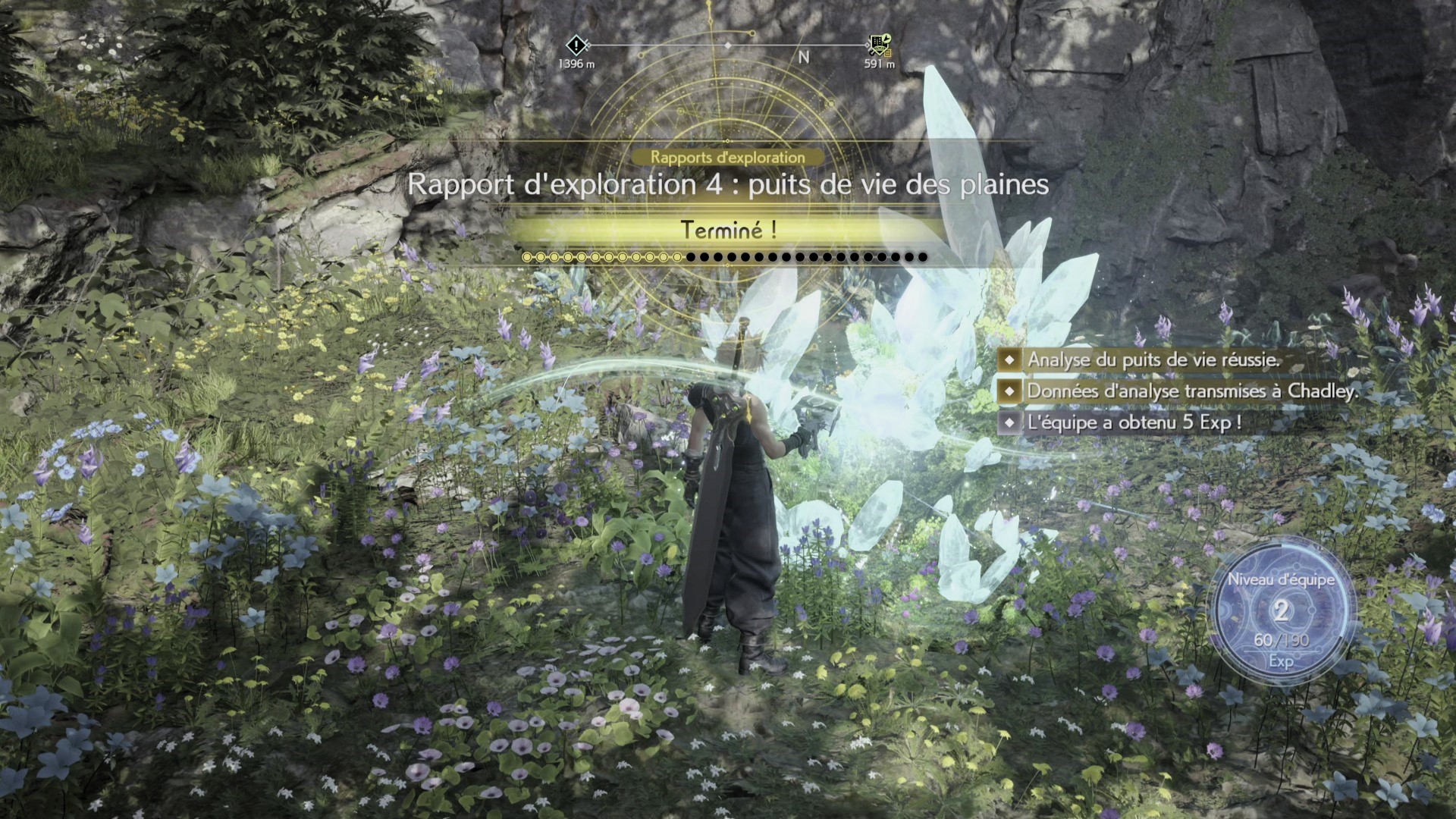1456x819 pixels.
Task: Select 'Rapport d'exploration 4 : puits de vie des plaines'
Action: [728, 184]
